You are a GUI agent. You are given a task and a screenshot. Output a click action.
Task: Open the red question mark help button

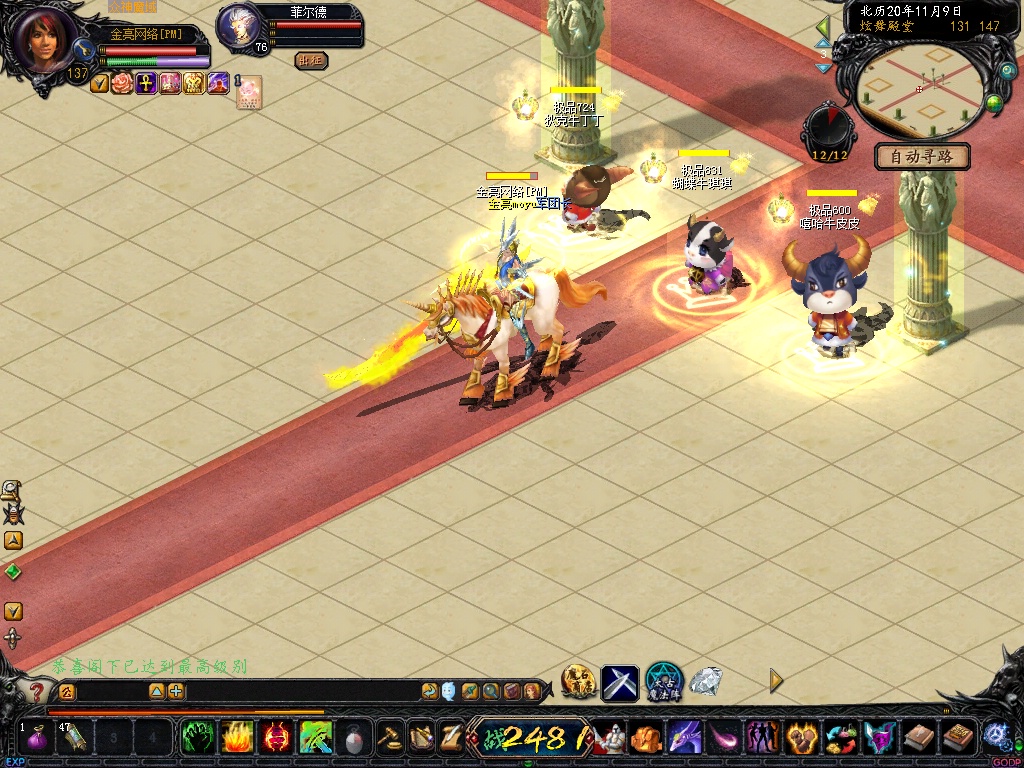(37, 691)
